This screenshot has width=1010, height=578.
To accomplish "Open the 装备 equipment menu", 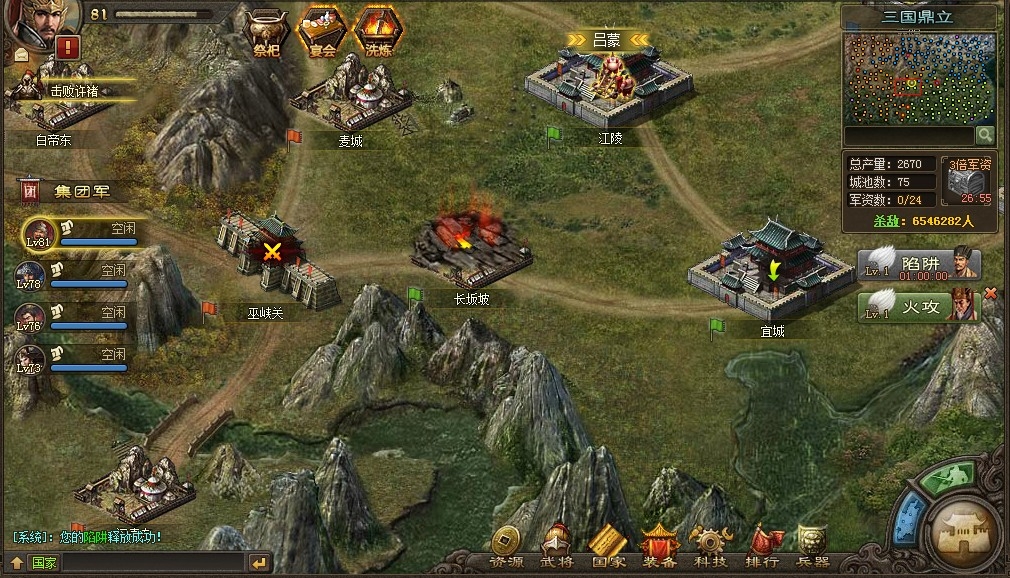I will pyautogui.click(x=660, y=548).
